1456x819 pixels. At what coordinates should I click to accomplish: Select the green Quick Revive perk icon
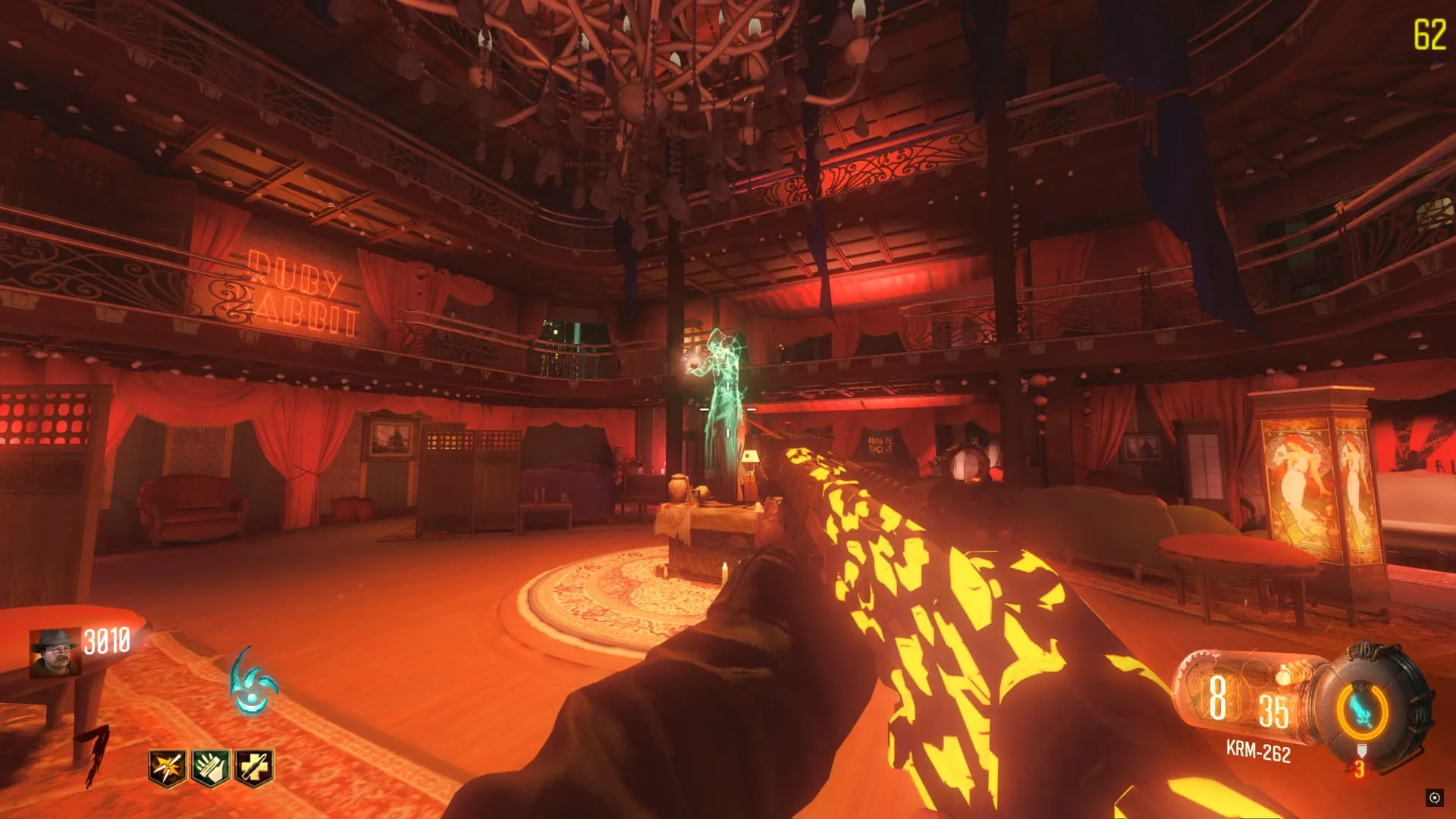pos(211,767)
